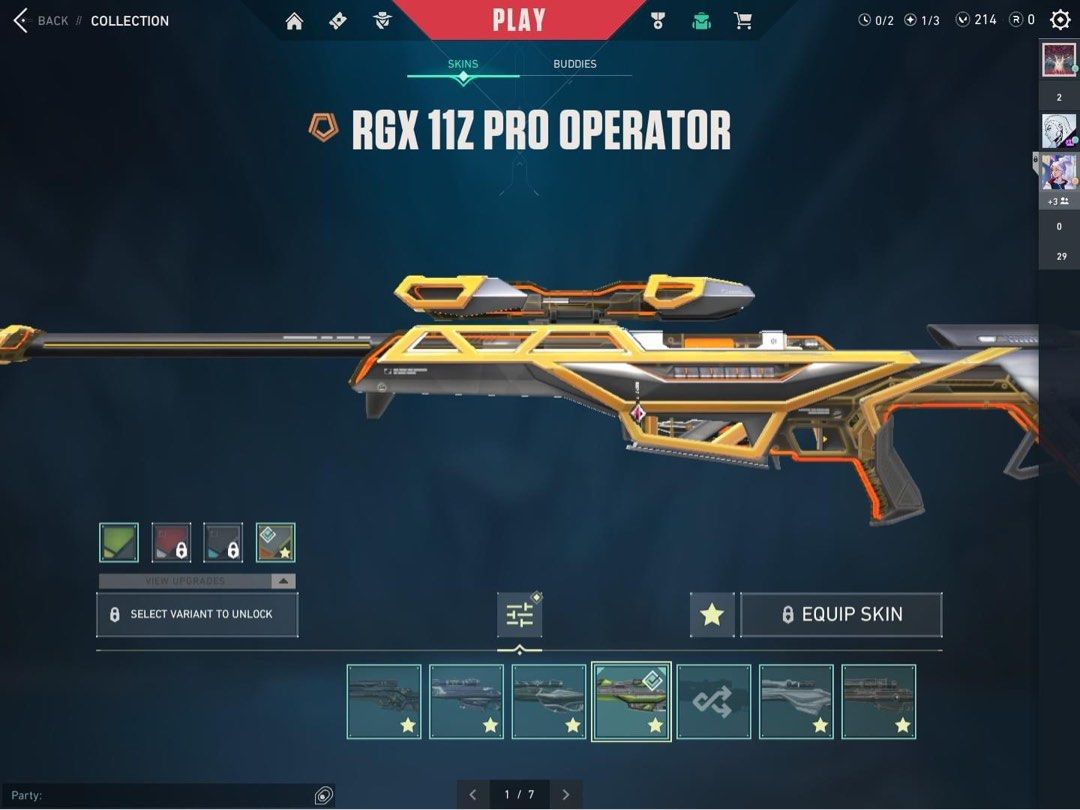Switch to the Skins tab
1080x810 pixels.
click(x=462, y=64)
